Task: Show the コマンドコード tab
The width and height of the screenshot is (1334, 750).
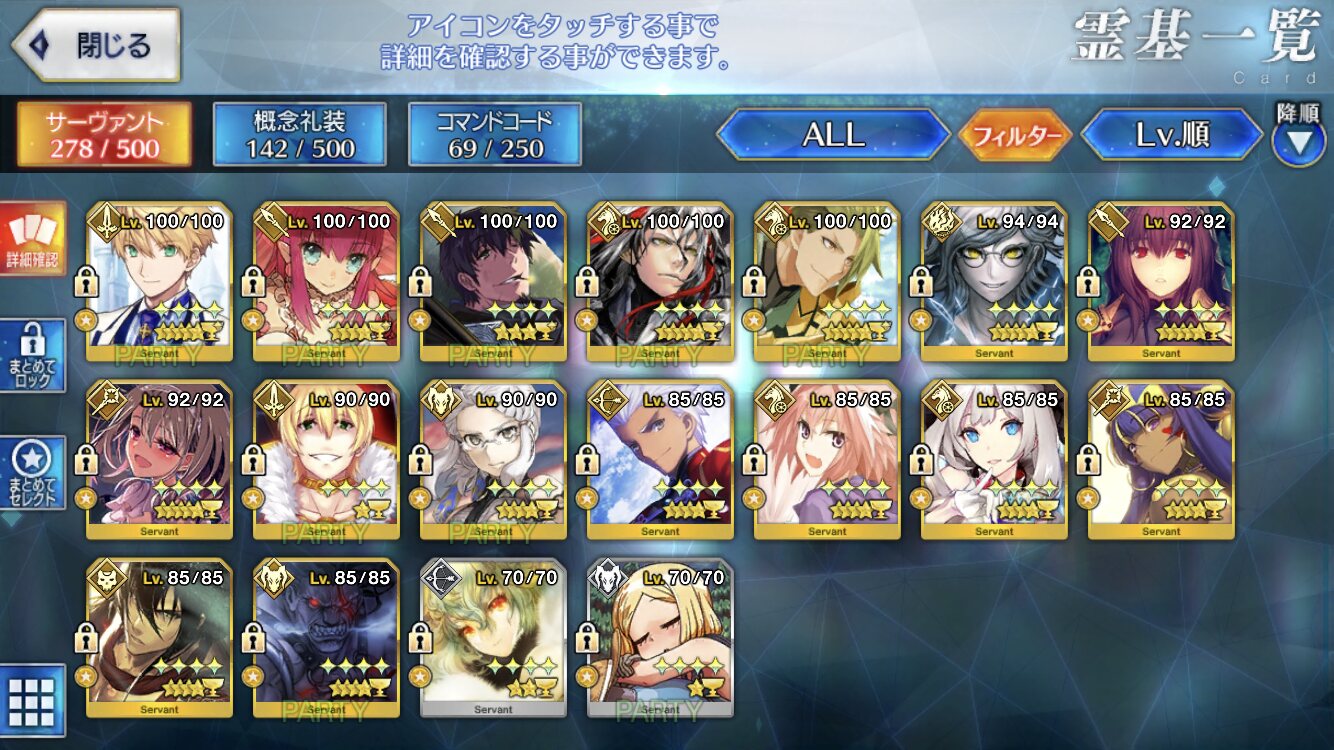Action: (494, 135)
